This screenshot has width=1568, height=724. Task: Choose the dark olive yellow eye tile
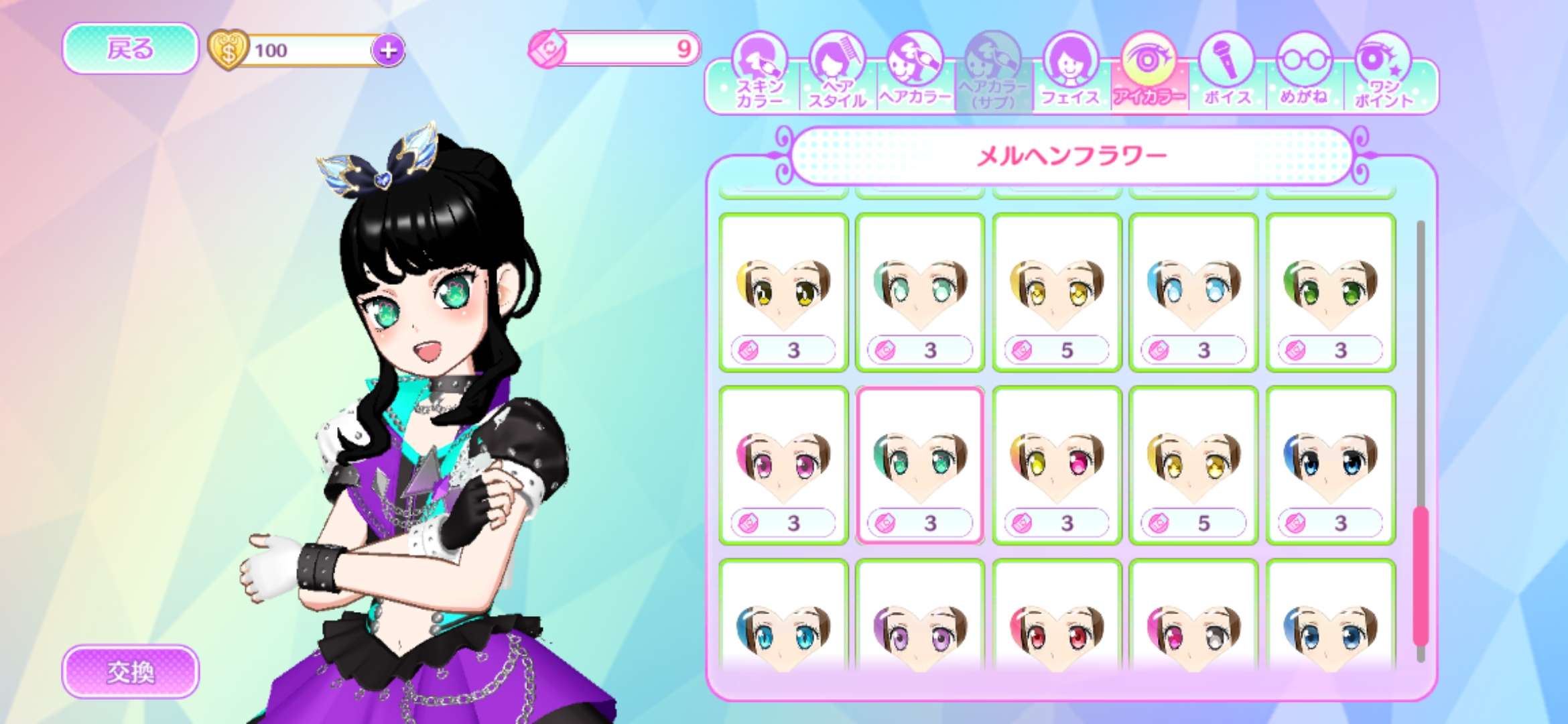(783, 292)
